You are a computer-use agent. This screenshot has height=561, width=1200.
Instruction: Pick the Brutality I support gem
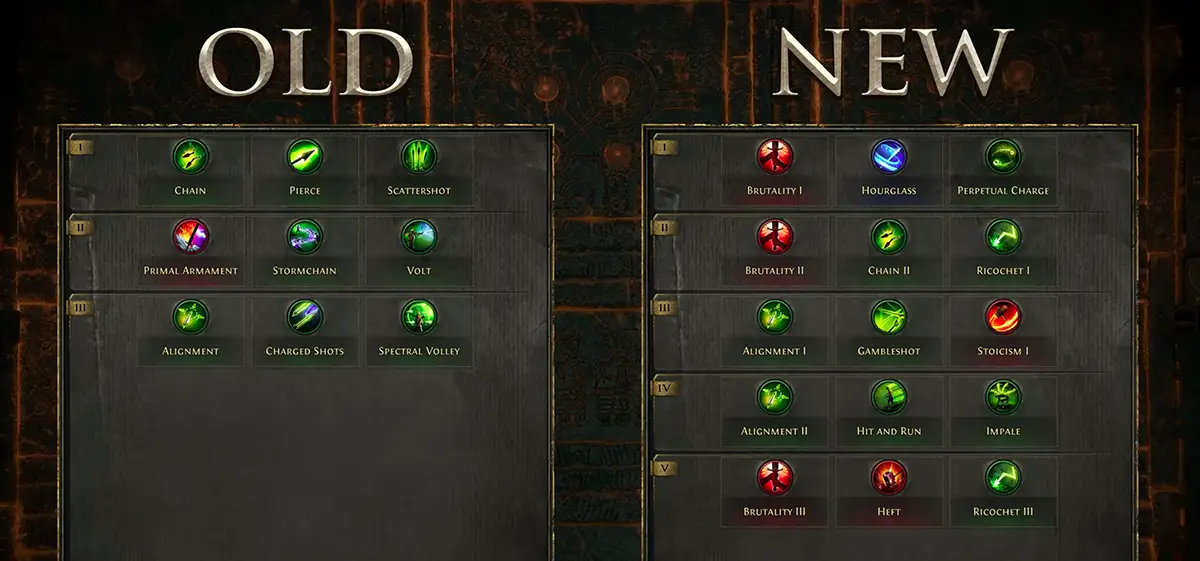(x=775, y=156)
